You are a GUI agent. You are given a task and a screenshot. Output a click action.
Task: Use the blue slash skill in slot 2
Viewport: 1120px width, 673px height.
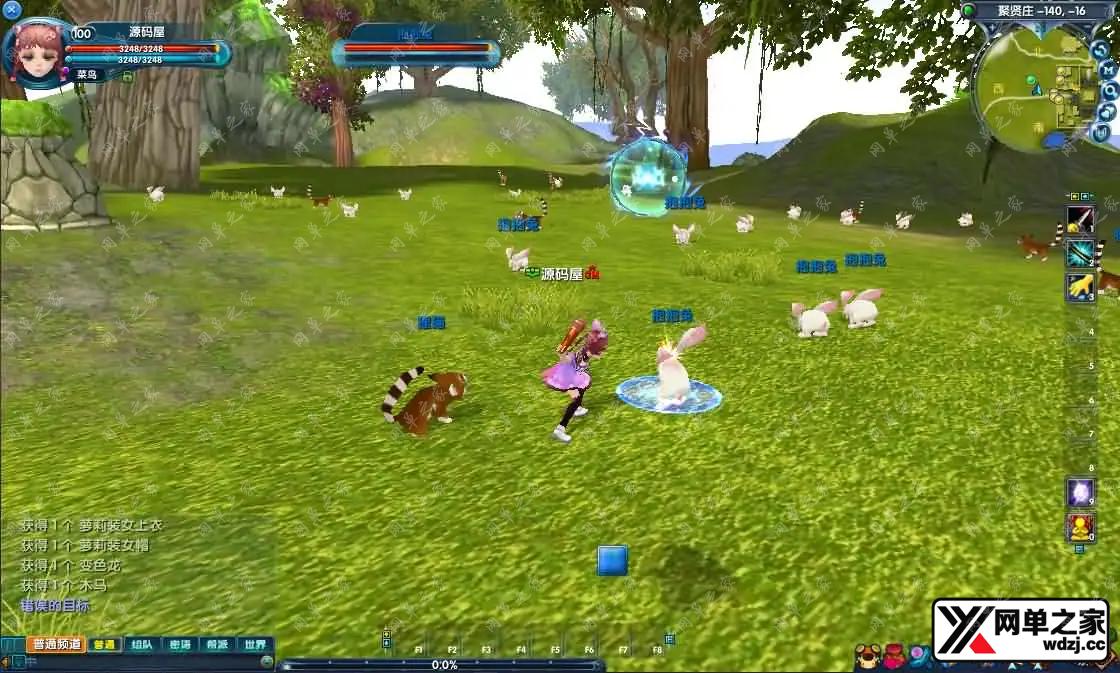[1080, 254]
